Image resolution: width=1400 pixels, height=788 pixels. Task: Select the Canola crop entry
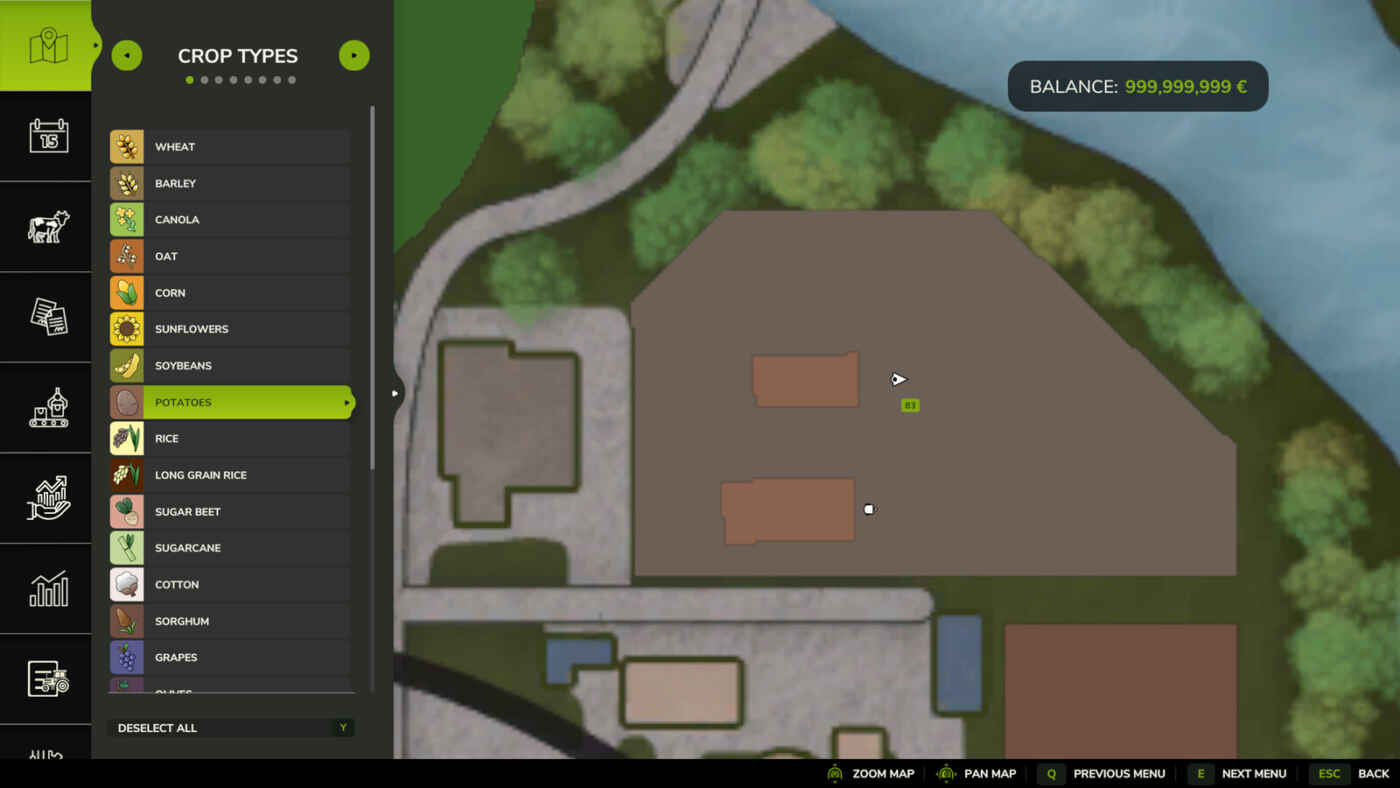[230, 220]
